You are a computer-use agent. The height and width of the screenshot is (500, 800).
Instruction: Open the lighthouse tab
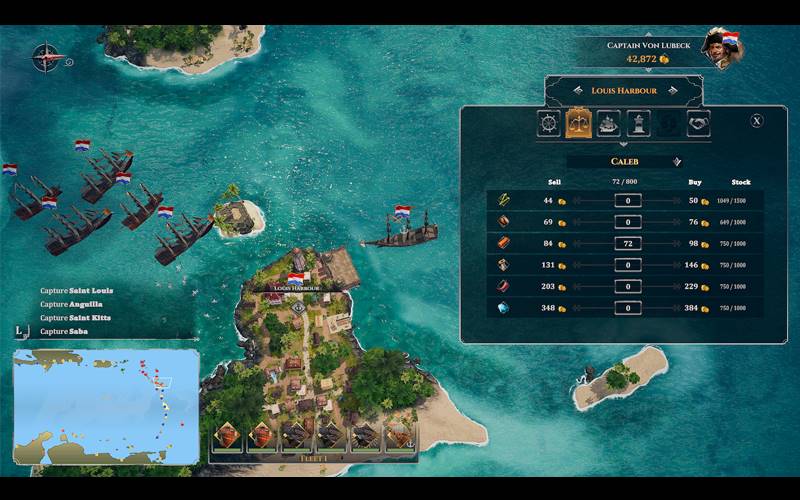click(x=637, y=123)
